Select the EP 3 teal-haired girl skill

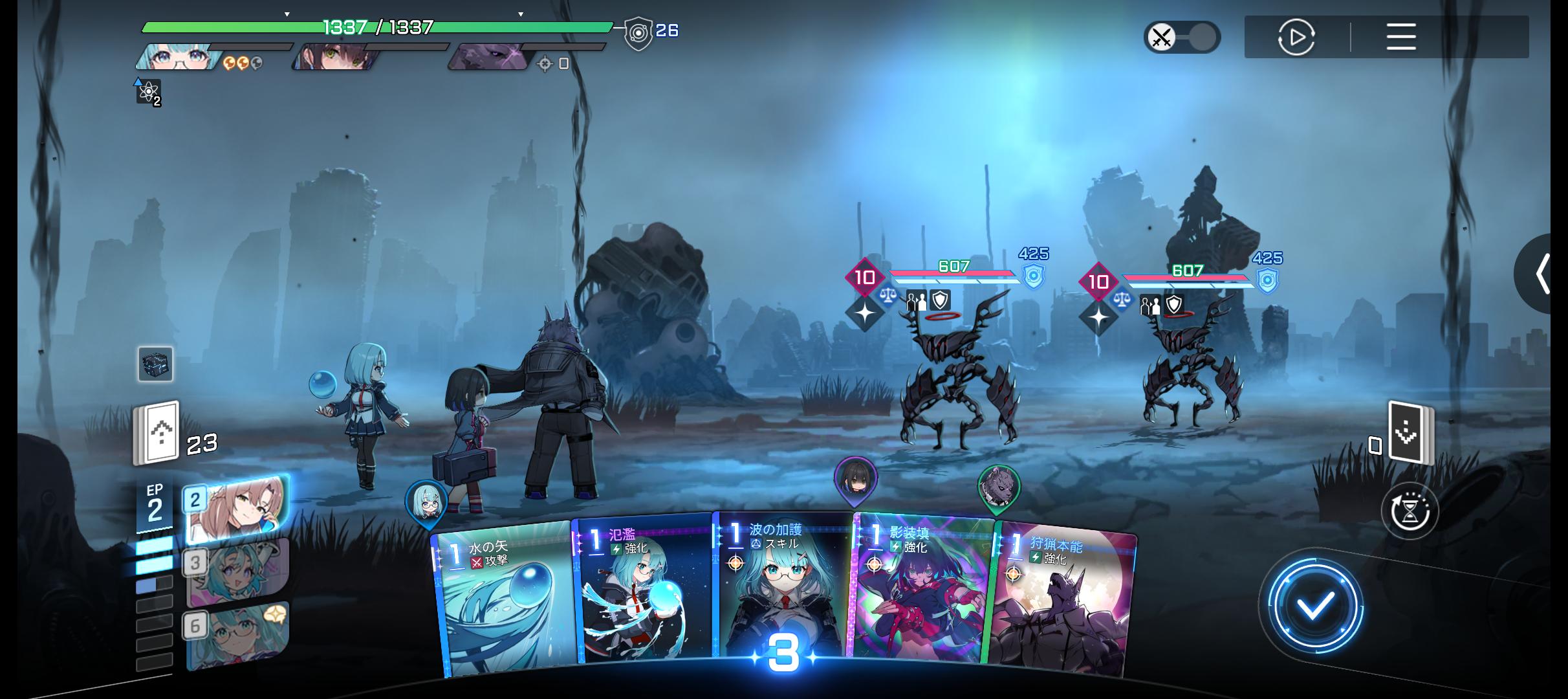[236, 571]
